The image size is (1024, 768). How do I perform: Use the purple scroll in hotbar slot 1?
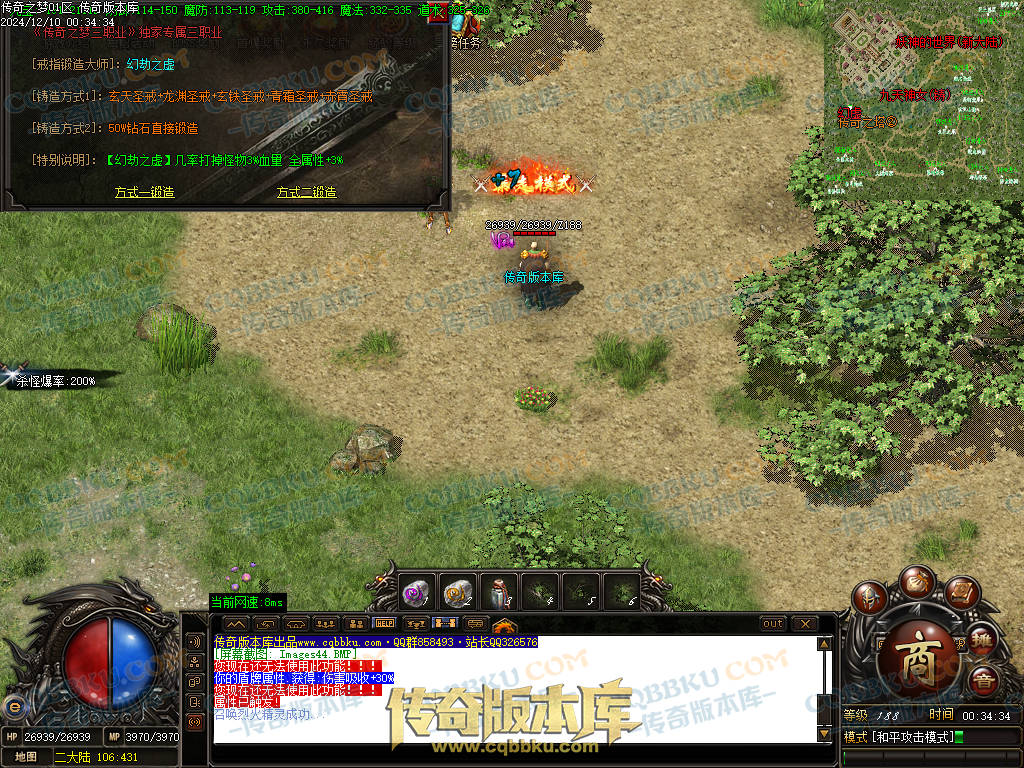tap(415, 593)
